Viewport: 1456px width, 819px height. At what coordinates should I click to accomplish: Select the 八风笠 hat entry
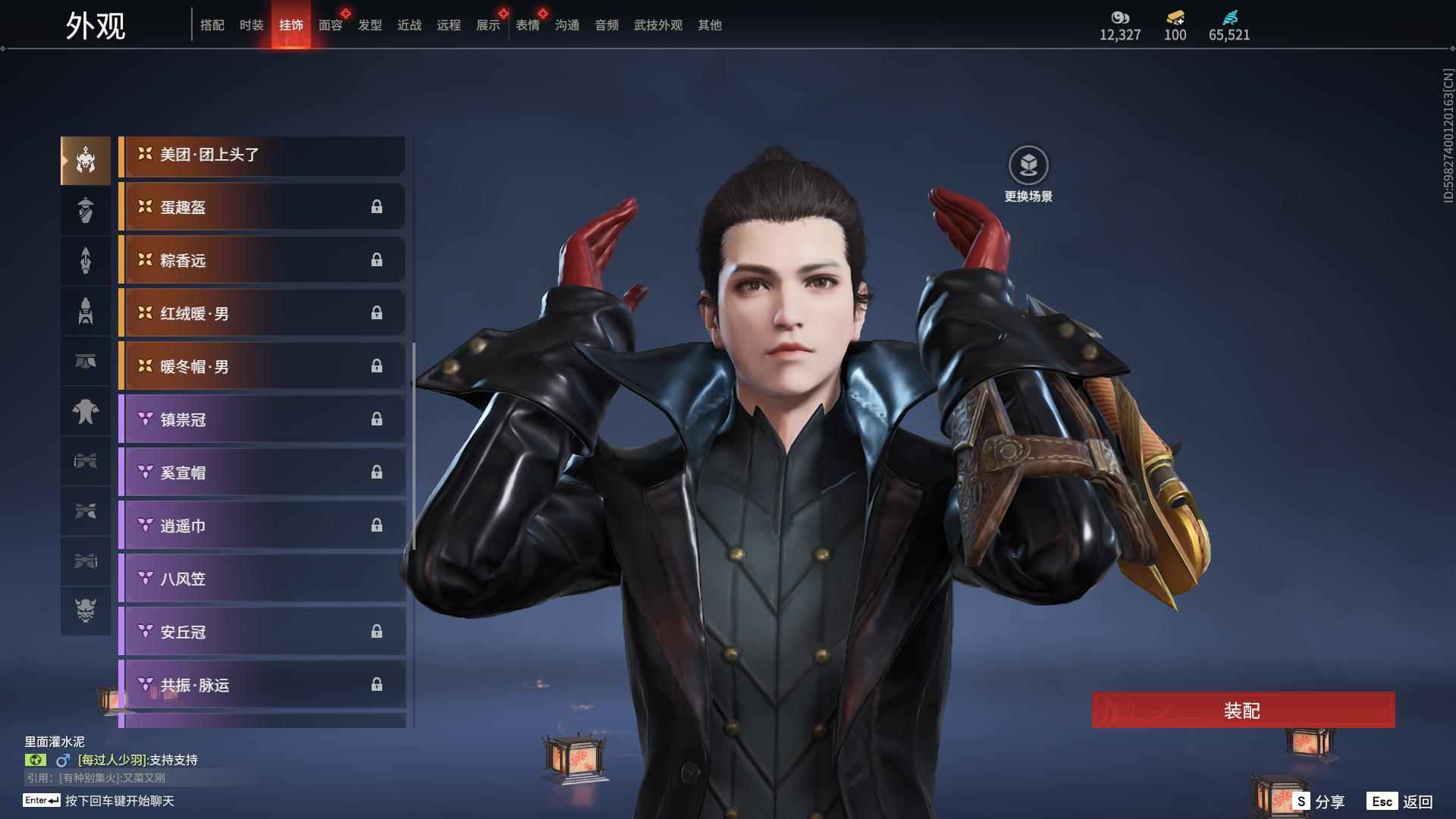262,579
